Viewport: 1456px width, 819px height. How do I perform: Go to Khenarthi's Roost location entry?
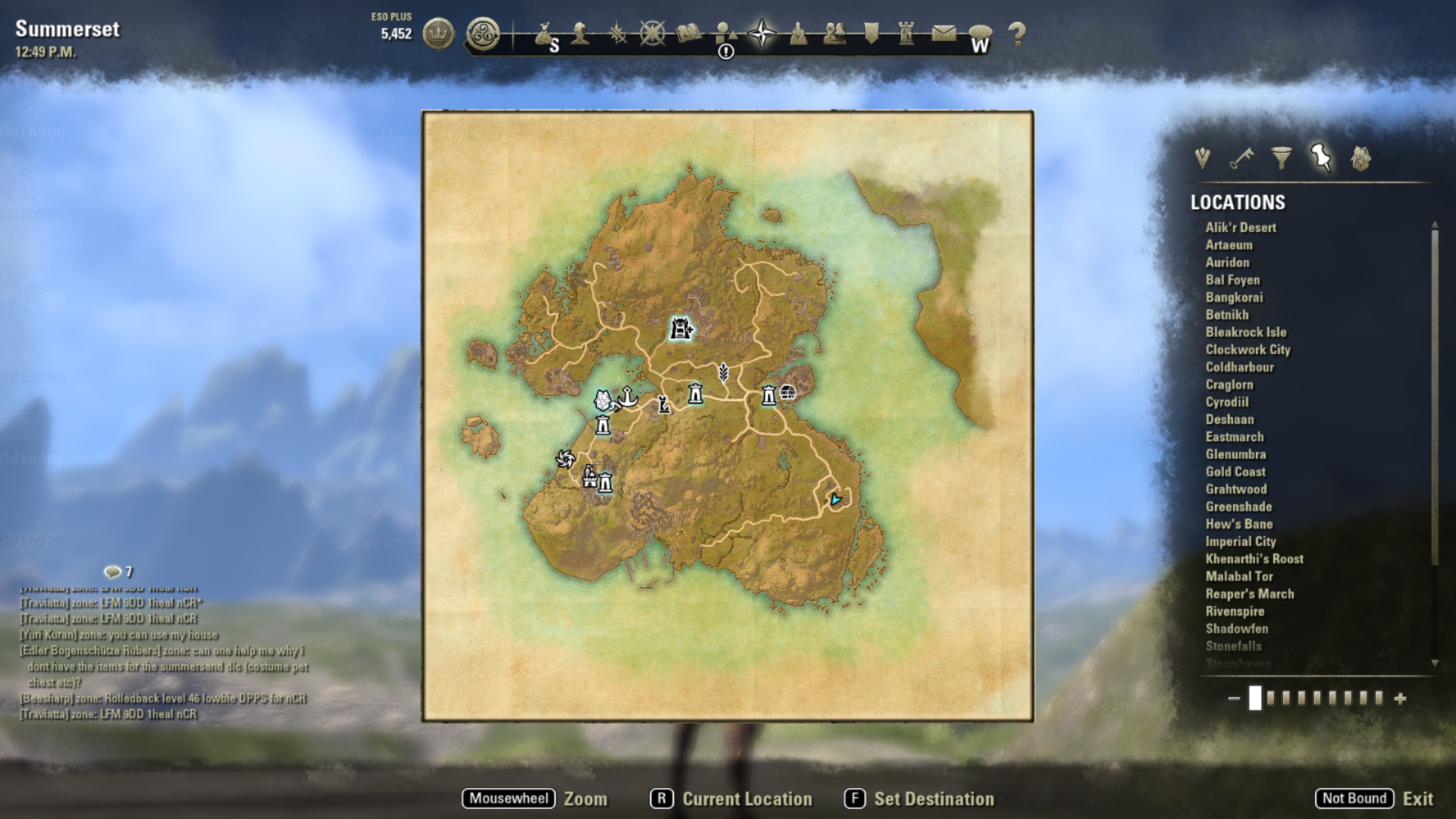click(x=1254, y=559)
